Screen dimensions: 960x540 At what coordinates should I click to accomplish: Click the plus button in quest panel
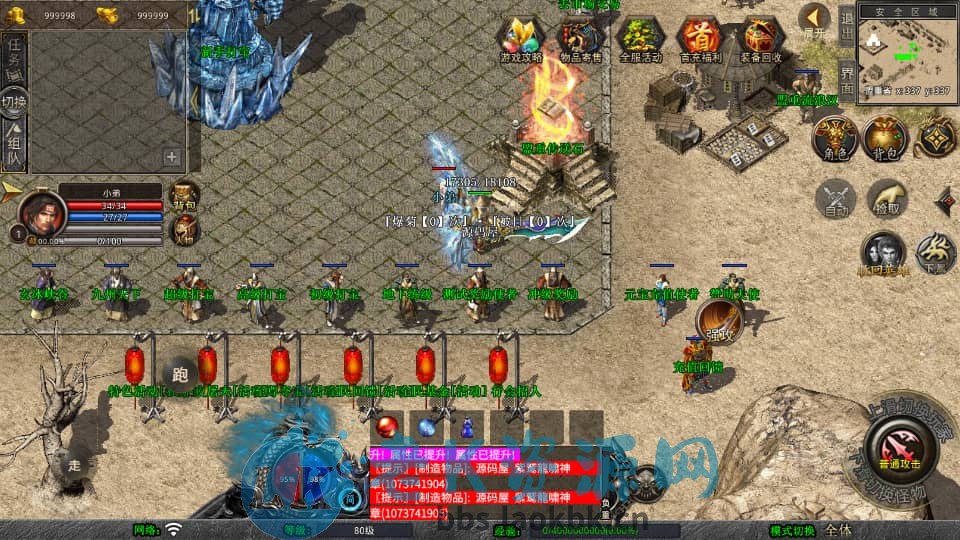pos(172,156)
